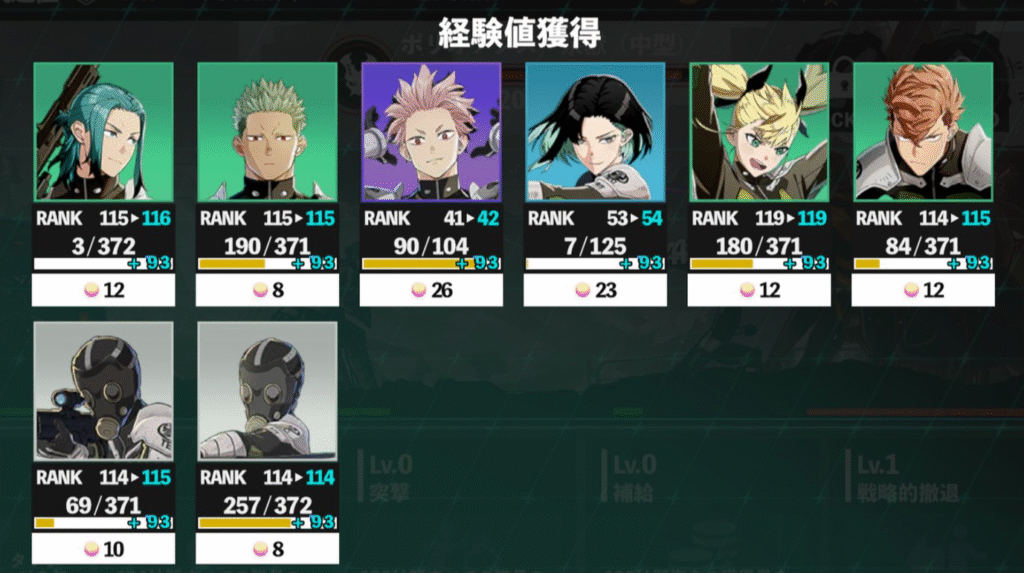
Task: Select the teal long-haired character portrait
Action: tap(103, 132)
